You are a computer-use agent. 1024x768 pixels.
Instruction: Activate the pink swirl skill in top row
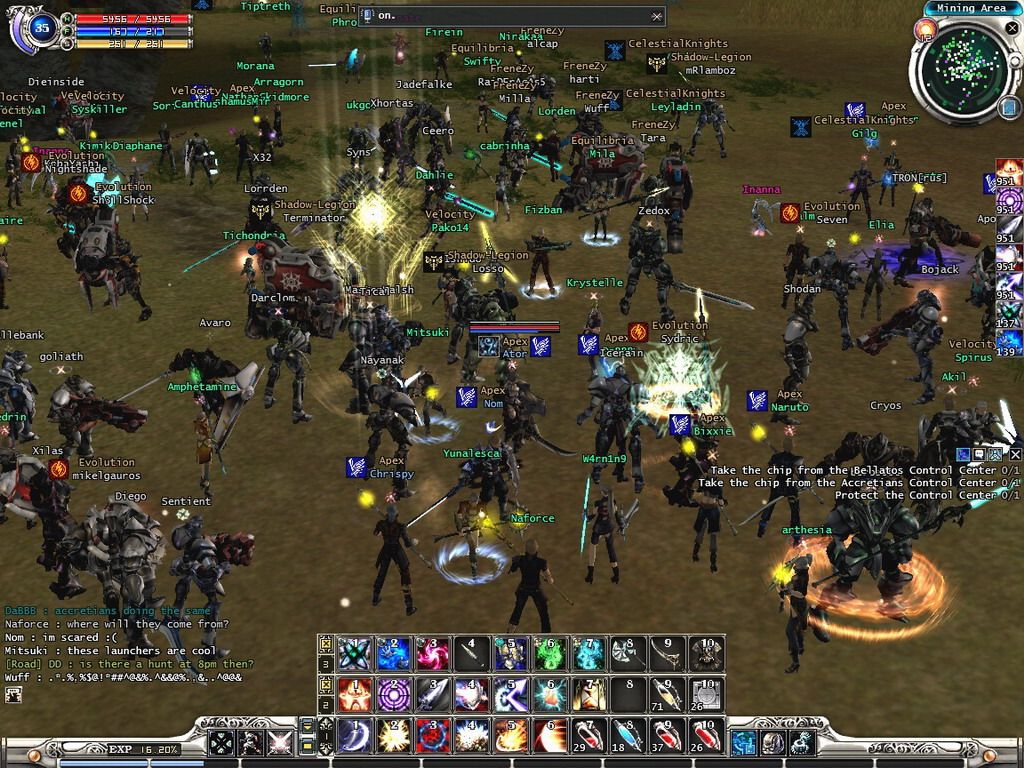coord(430,653)
